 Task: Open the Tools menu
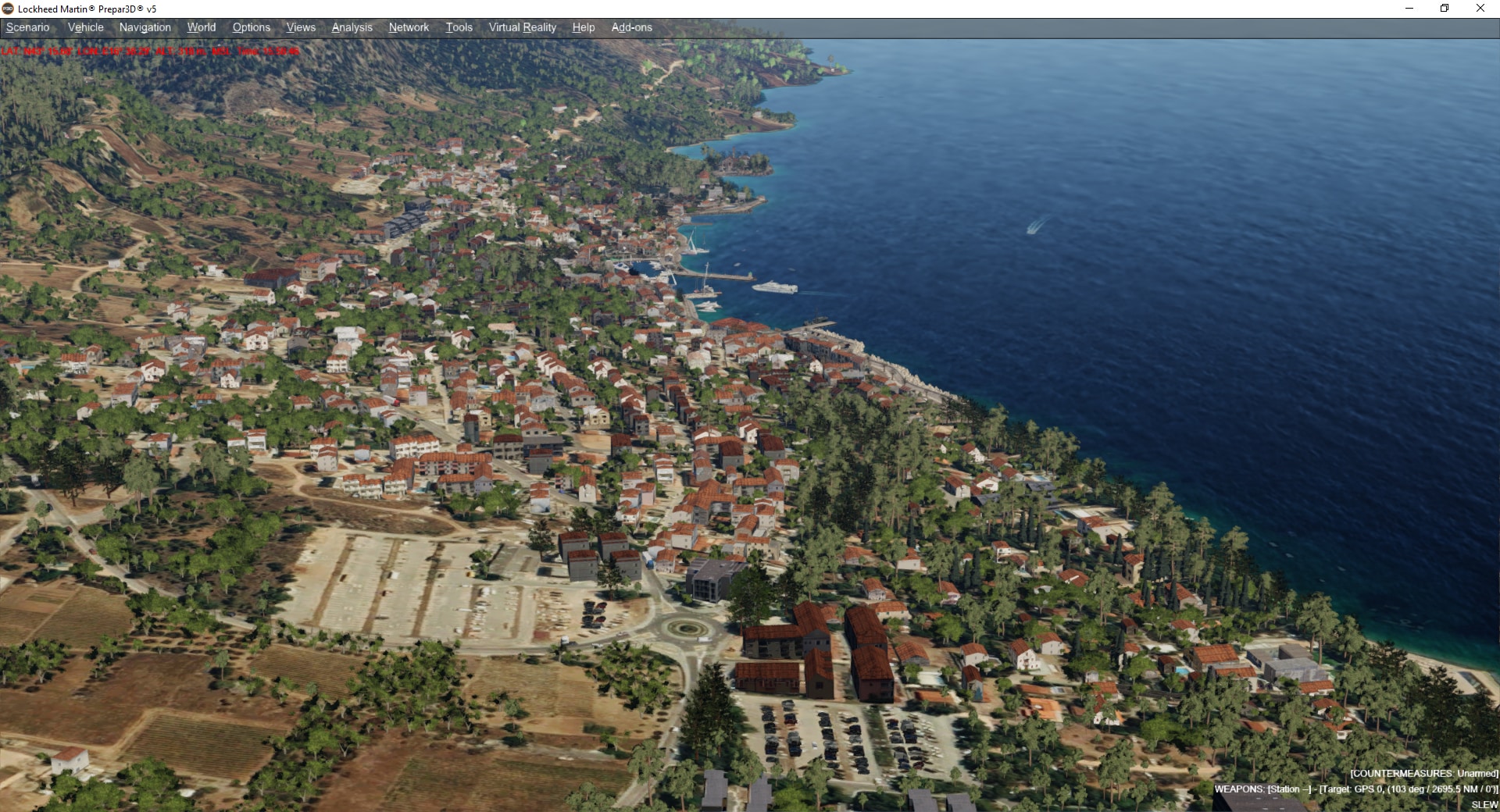459,27
